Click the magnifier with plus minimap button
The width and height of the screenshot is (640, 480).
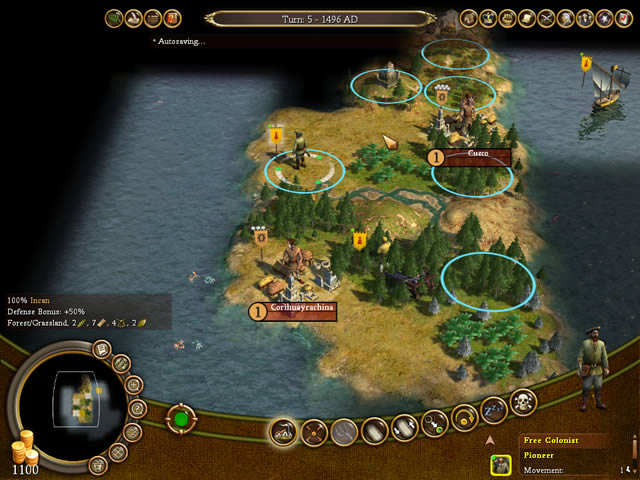[132, 386]
